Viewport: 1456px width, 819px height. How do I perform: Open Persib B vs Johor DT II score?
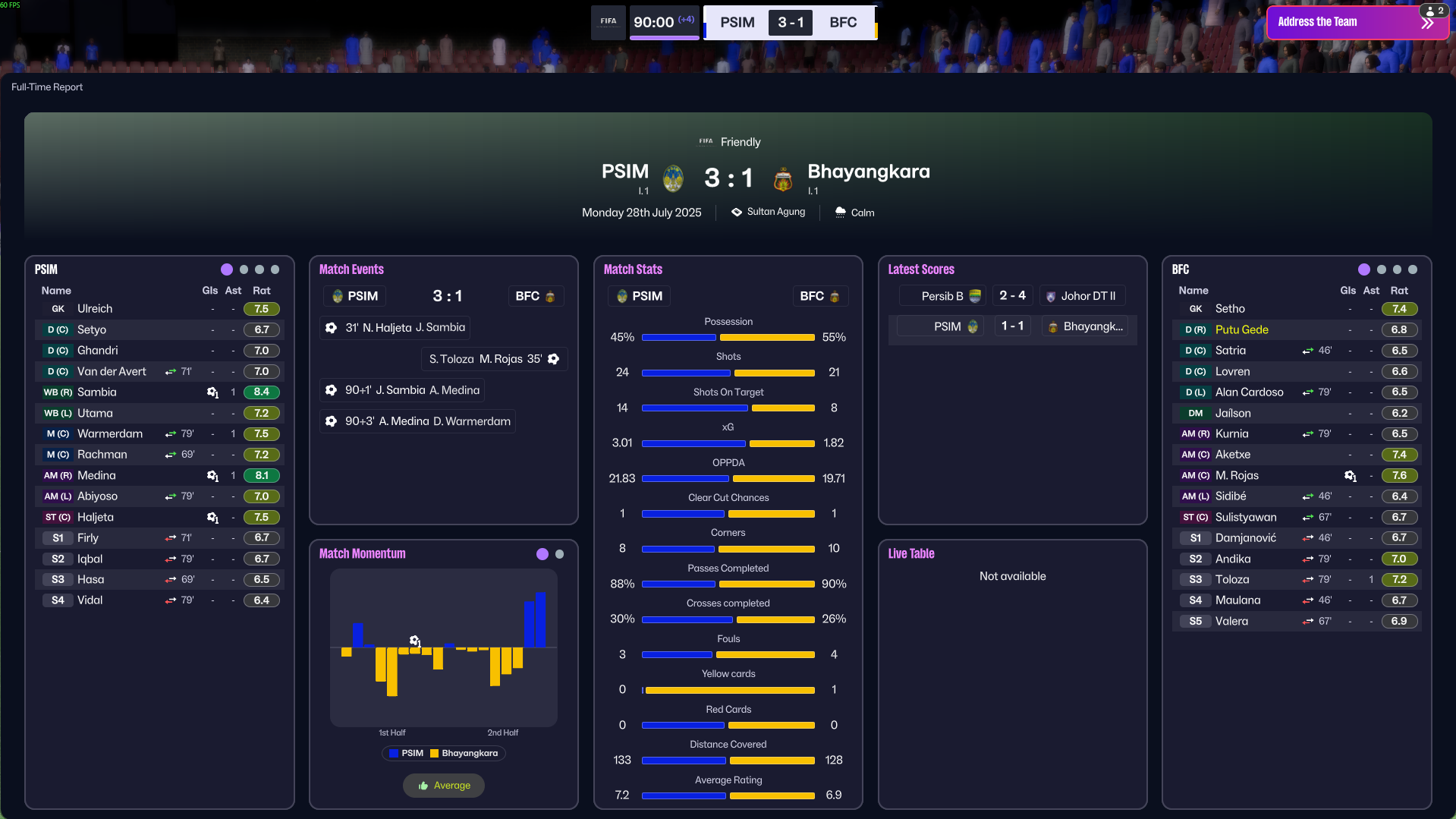pos(1012,296)
